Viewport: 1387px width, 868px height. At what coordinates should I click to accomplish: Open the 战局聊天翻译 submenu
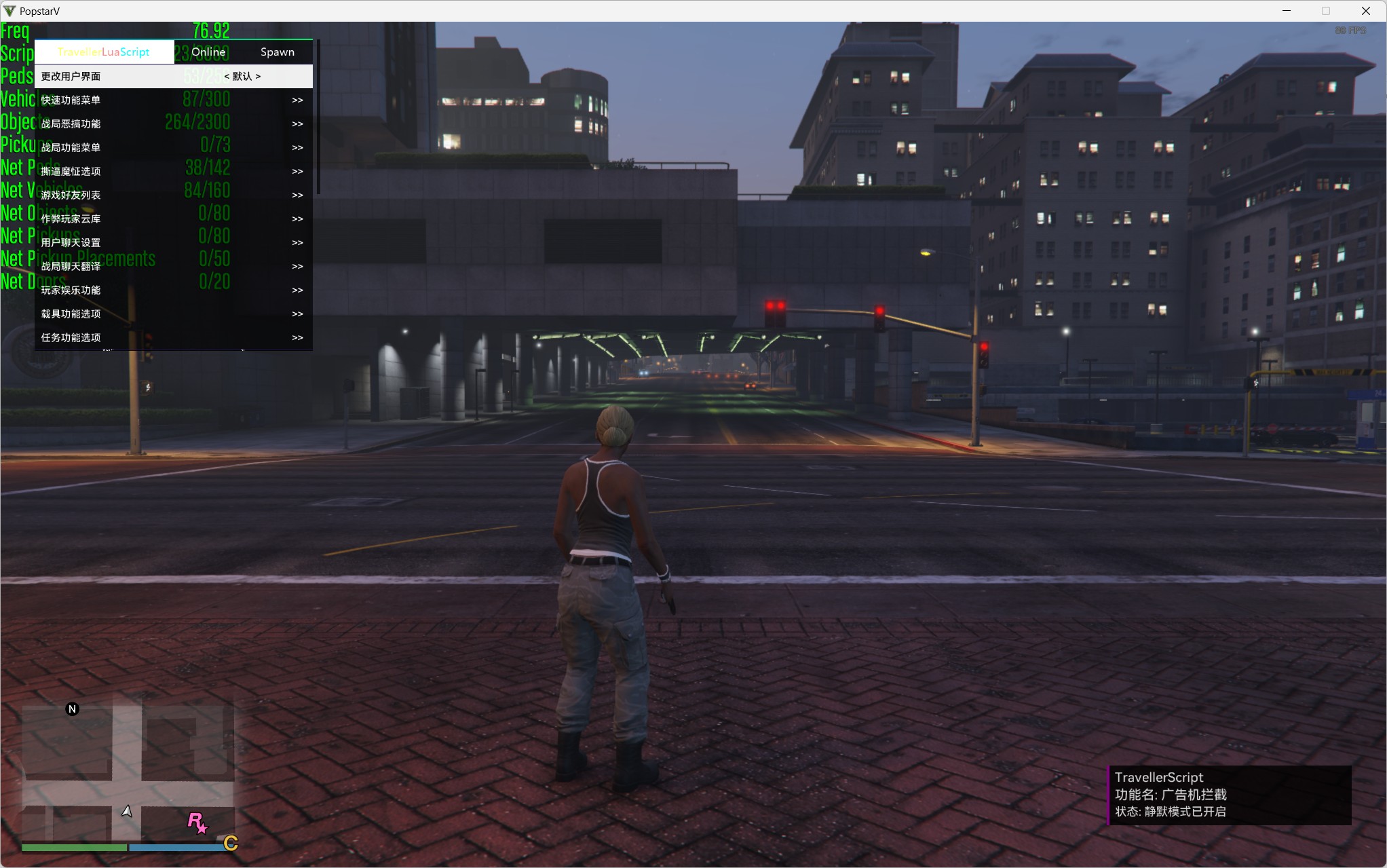(x=173, y=267)
